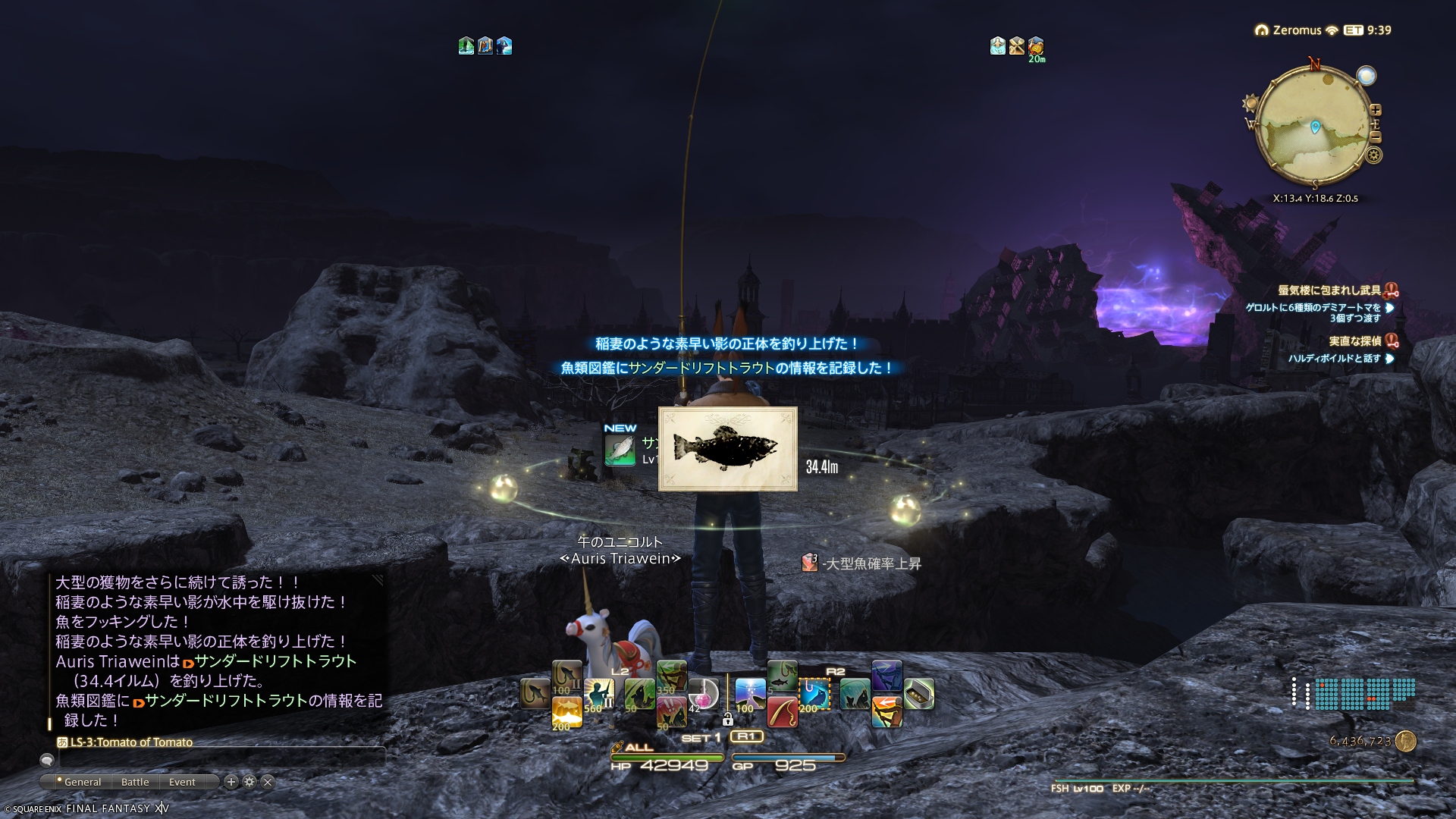Zoom in the minimap

(1376, 110)
